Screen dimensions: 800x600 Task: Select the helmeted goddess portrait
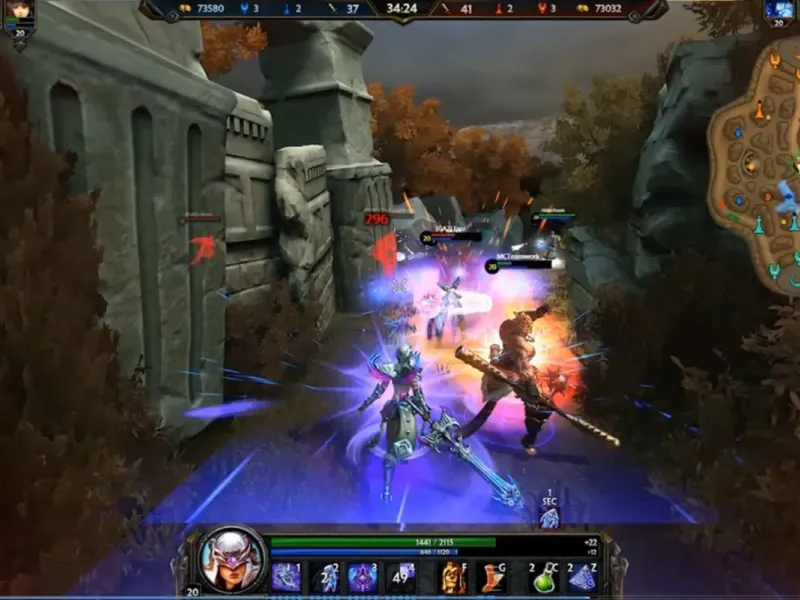[232, 558]
